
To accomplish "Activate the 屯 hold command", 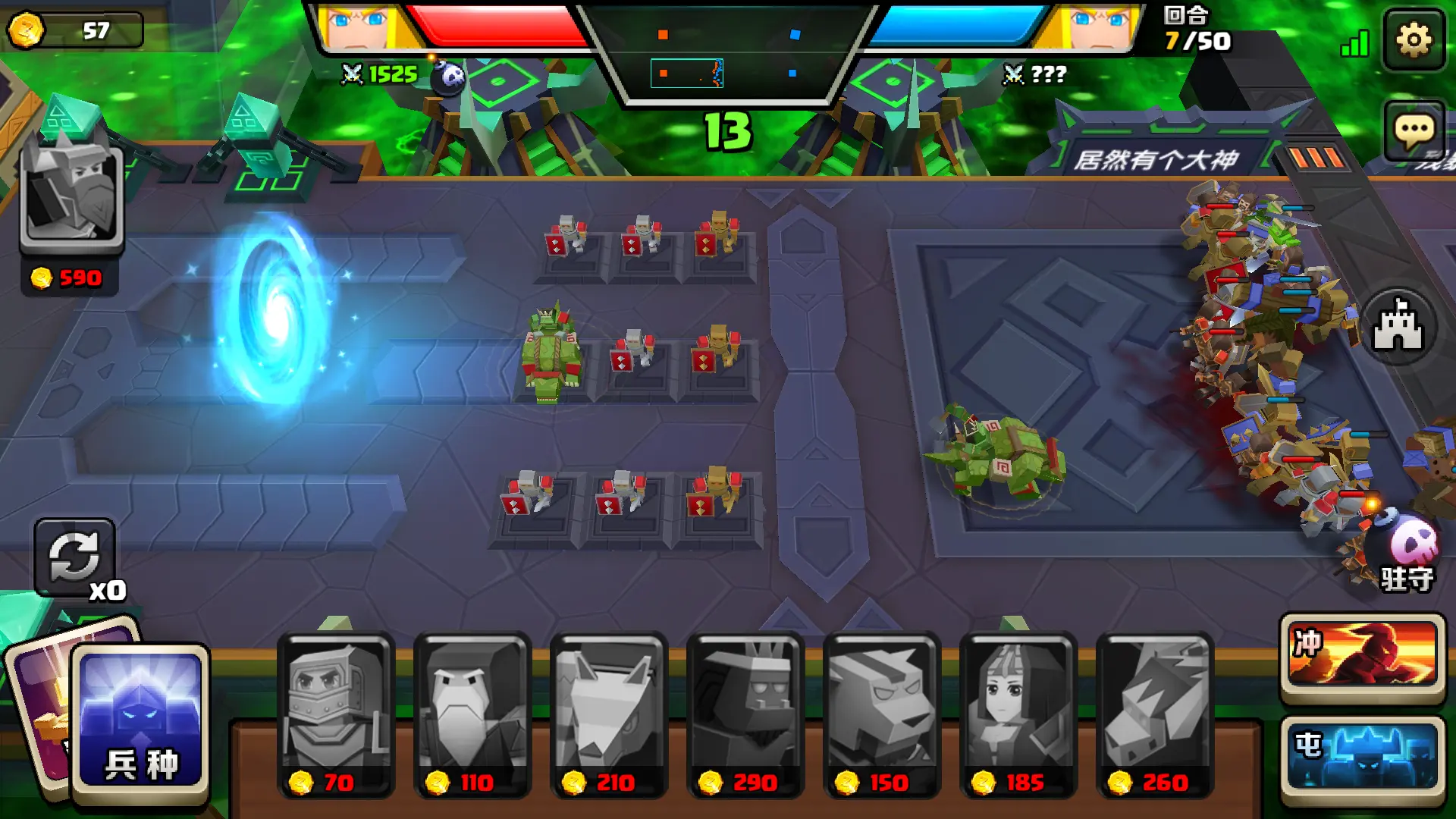I will pyautogui.click(x=1363, y=755).
